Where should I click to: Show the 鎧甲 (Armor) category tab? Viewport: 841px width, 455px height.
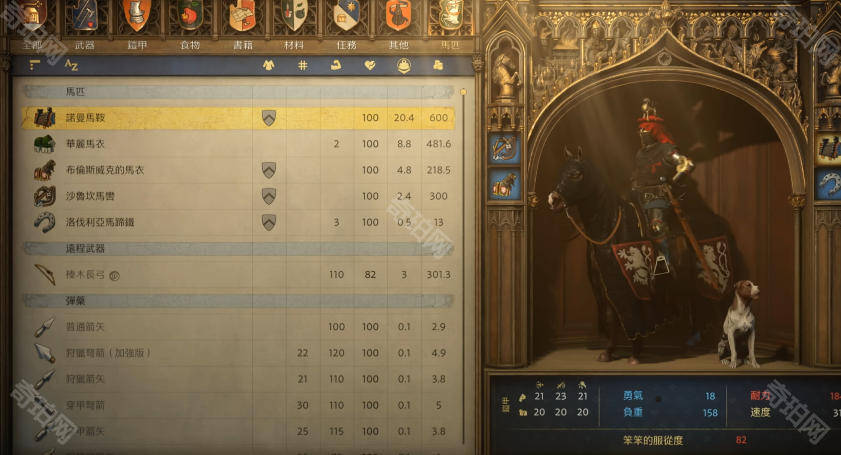[137, 44]
